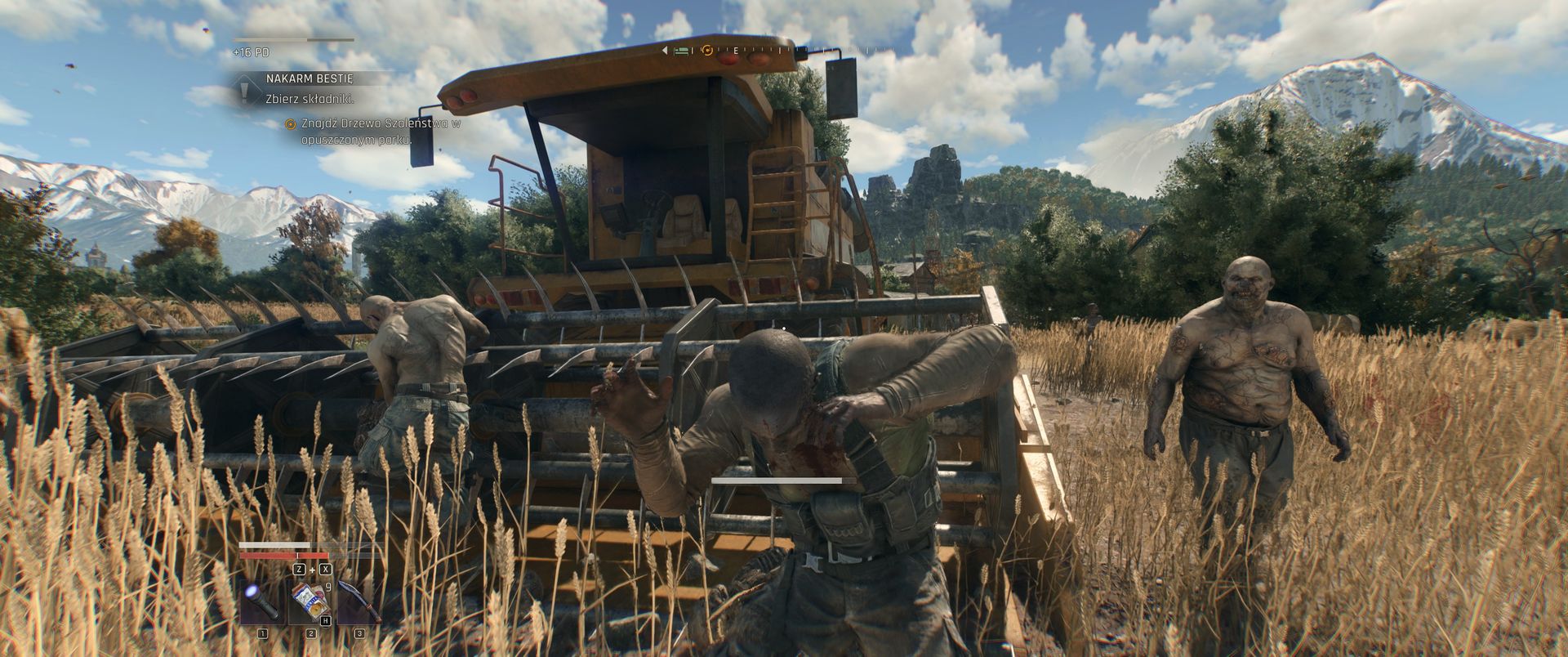Equip the curved machete weapon slot
This screenshot has width=1568, height=657.
tap(359, 602)
